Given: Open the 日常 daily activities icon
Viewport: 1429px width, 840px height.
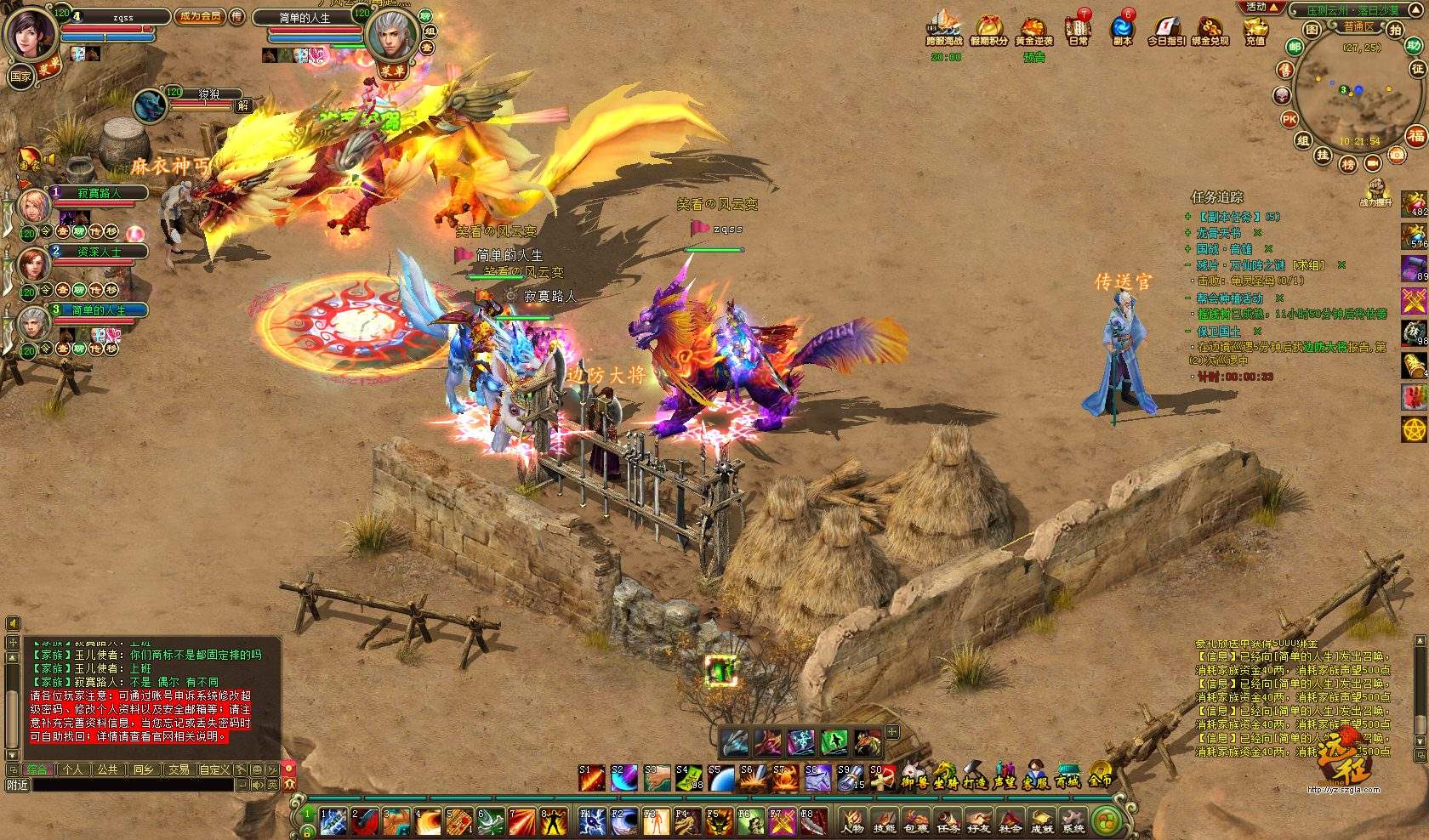Looking at the screenshot, I should (x=1079, y=27).
